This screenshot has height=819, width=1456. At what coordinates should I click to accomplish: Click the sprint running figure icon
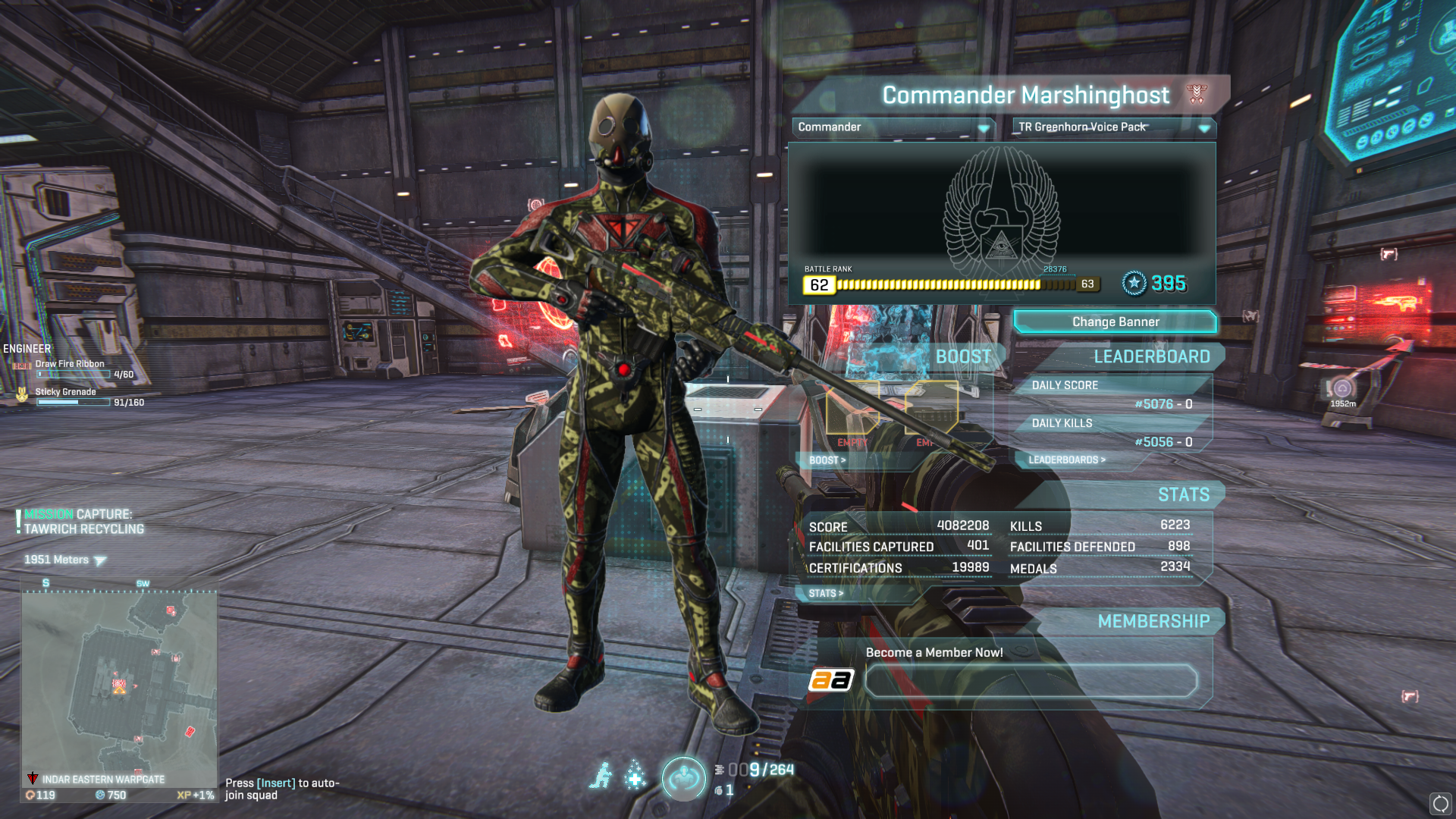(x=601, y=776)
